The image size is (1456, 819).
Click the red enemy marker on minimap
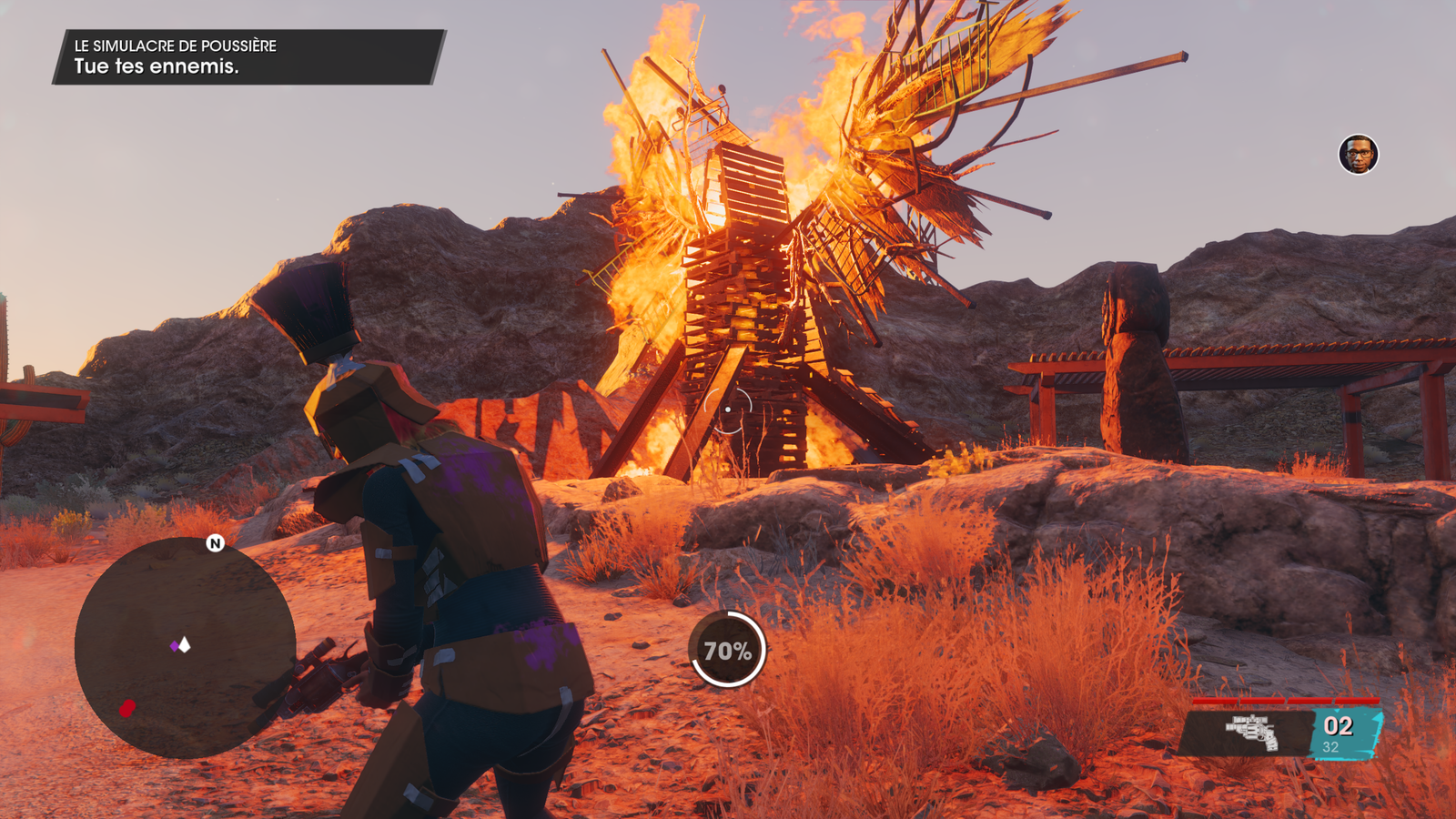(127, 708)
